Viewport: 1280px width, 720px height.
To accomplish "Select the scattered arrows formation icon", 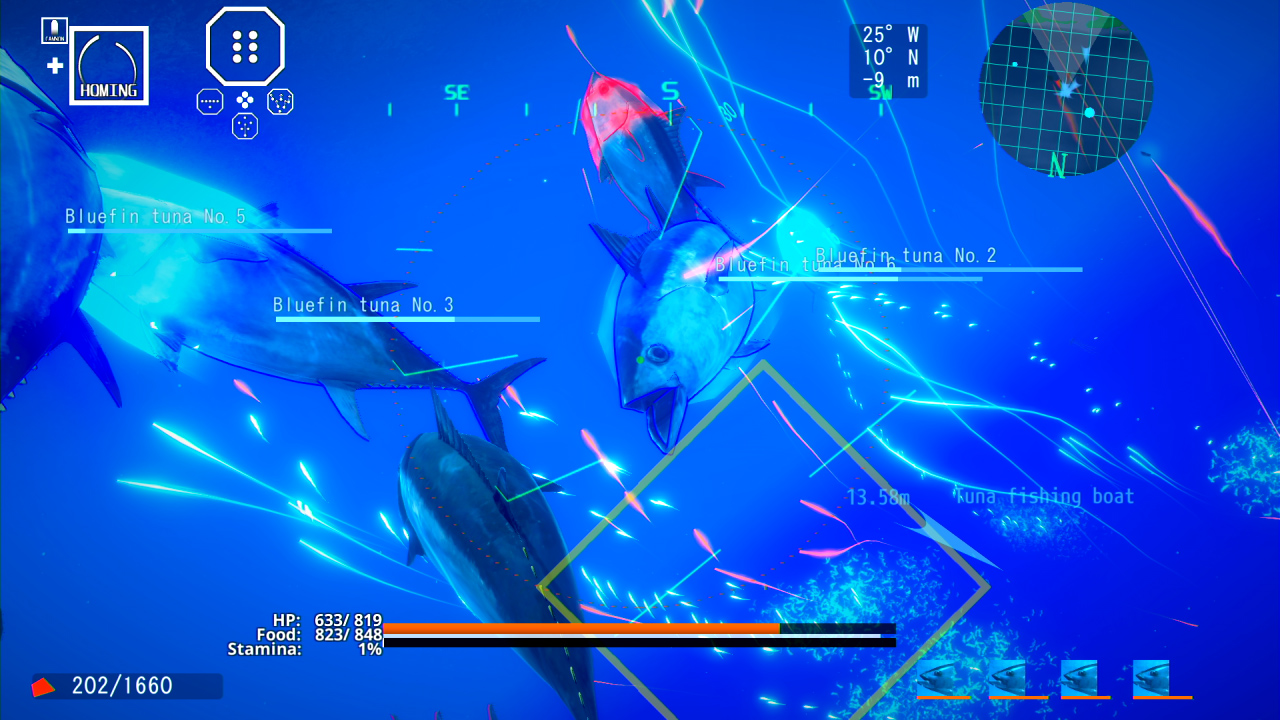I will click(x=280, y=100).
